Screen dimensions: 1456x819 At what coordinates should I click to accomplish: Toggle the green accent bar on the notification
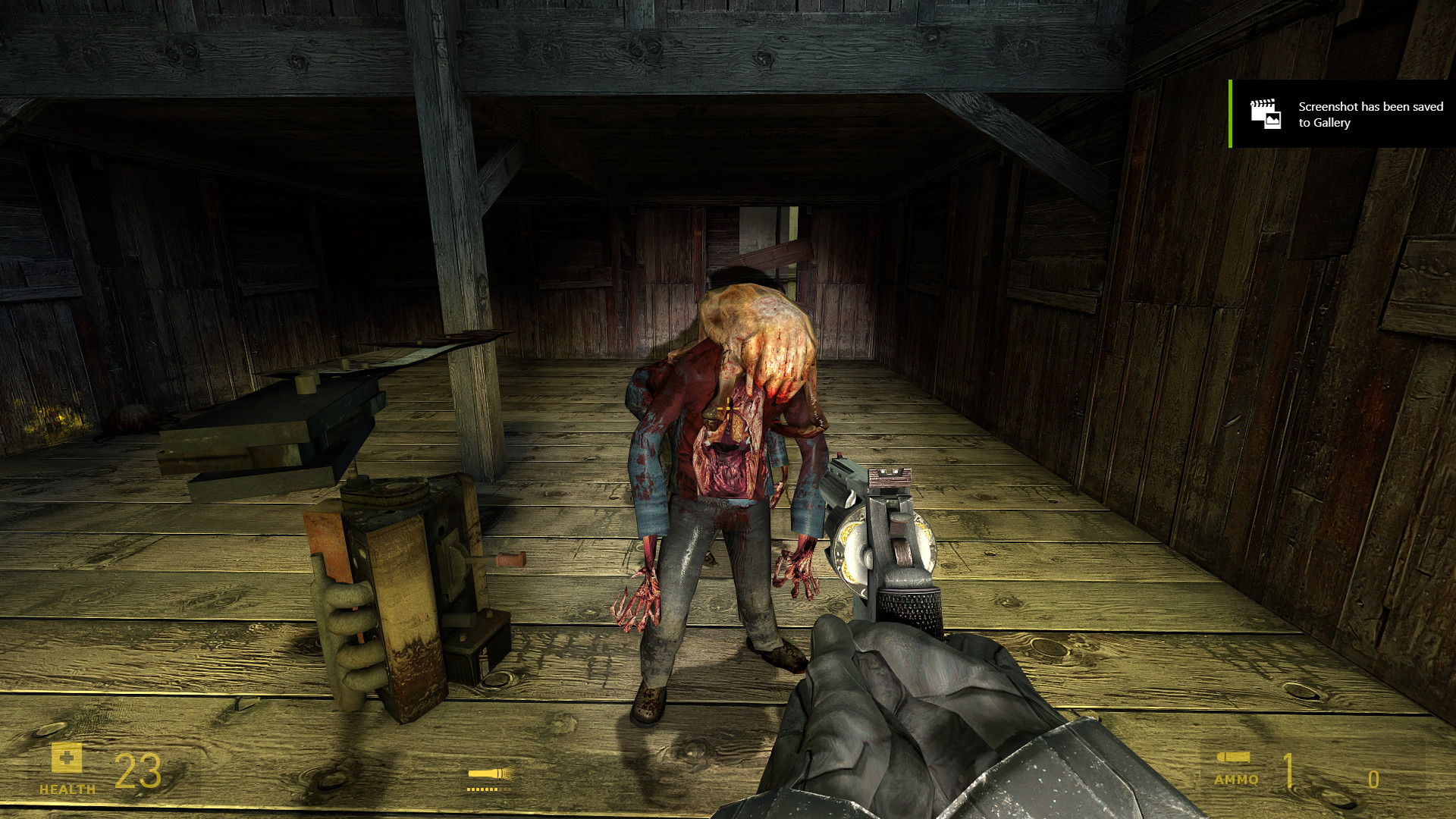(1228, 114)
